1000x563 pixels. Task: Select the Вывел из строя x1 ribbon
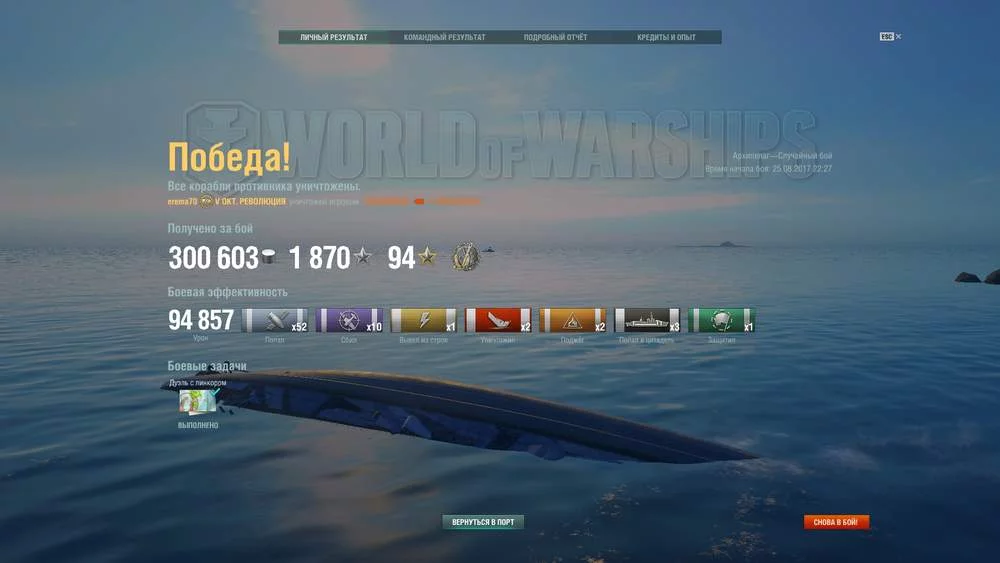424,321
